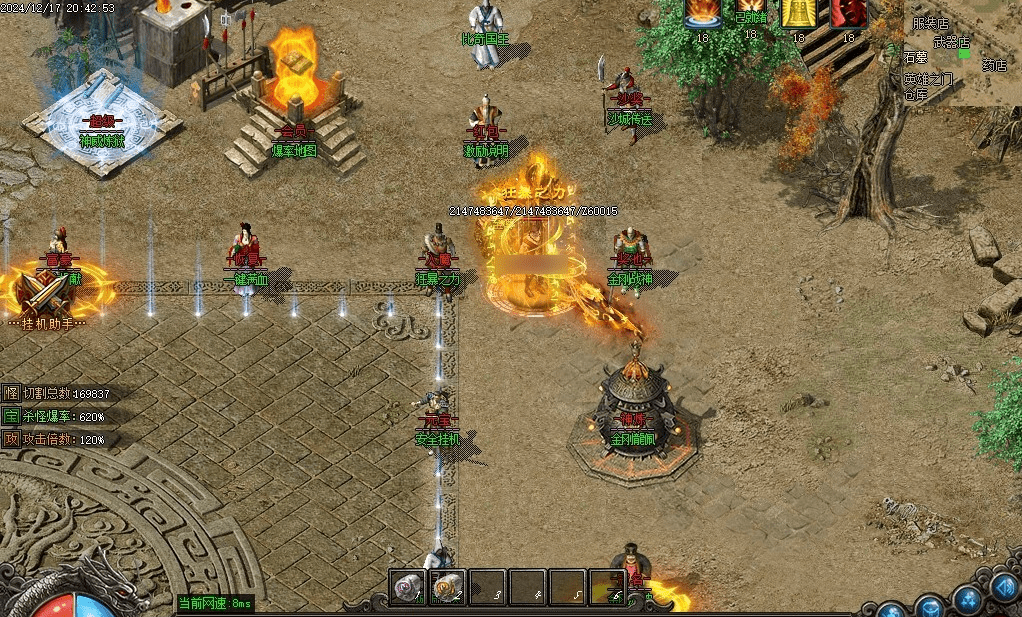This screenshot has width=1022, height=617.
Task: Click the 药店 marker on the minimap
Action: pos(994,65)
